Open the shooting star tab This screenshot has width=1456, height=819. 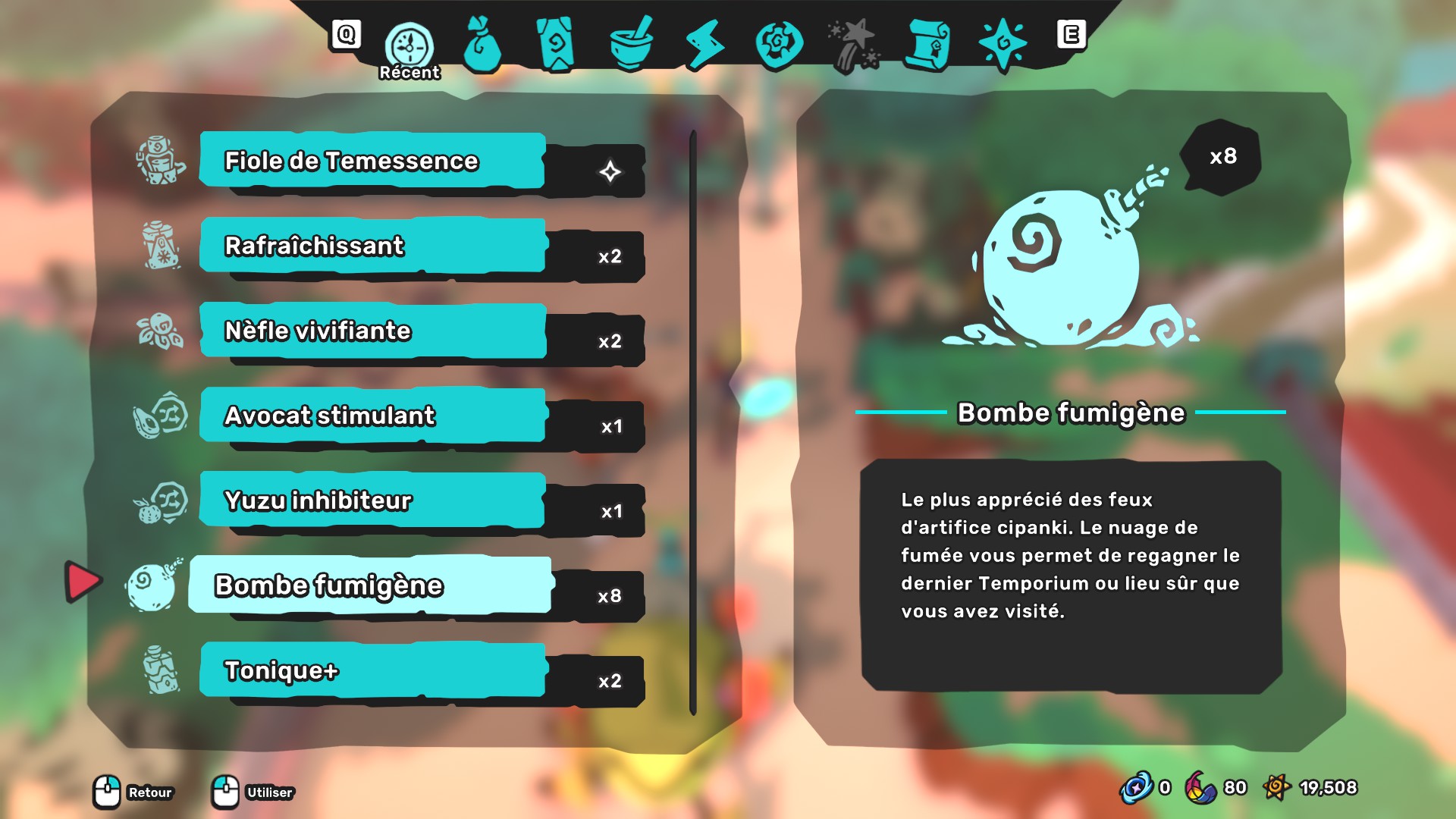(854, 45)
